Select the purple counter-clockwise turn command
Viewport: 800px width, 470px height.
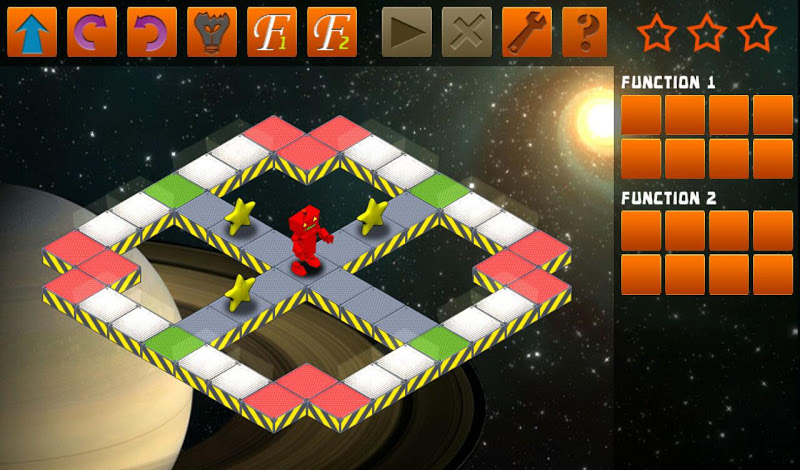(x=152, y=32)
